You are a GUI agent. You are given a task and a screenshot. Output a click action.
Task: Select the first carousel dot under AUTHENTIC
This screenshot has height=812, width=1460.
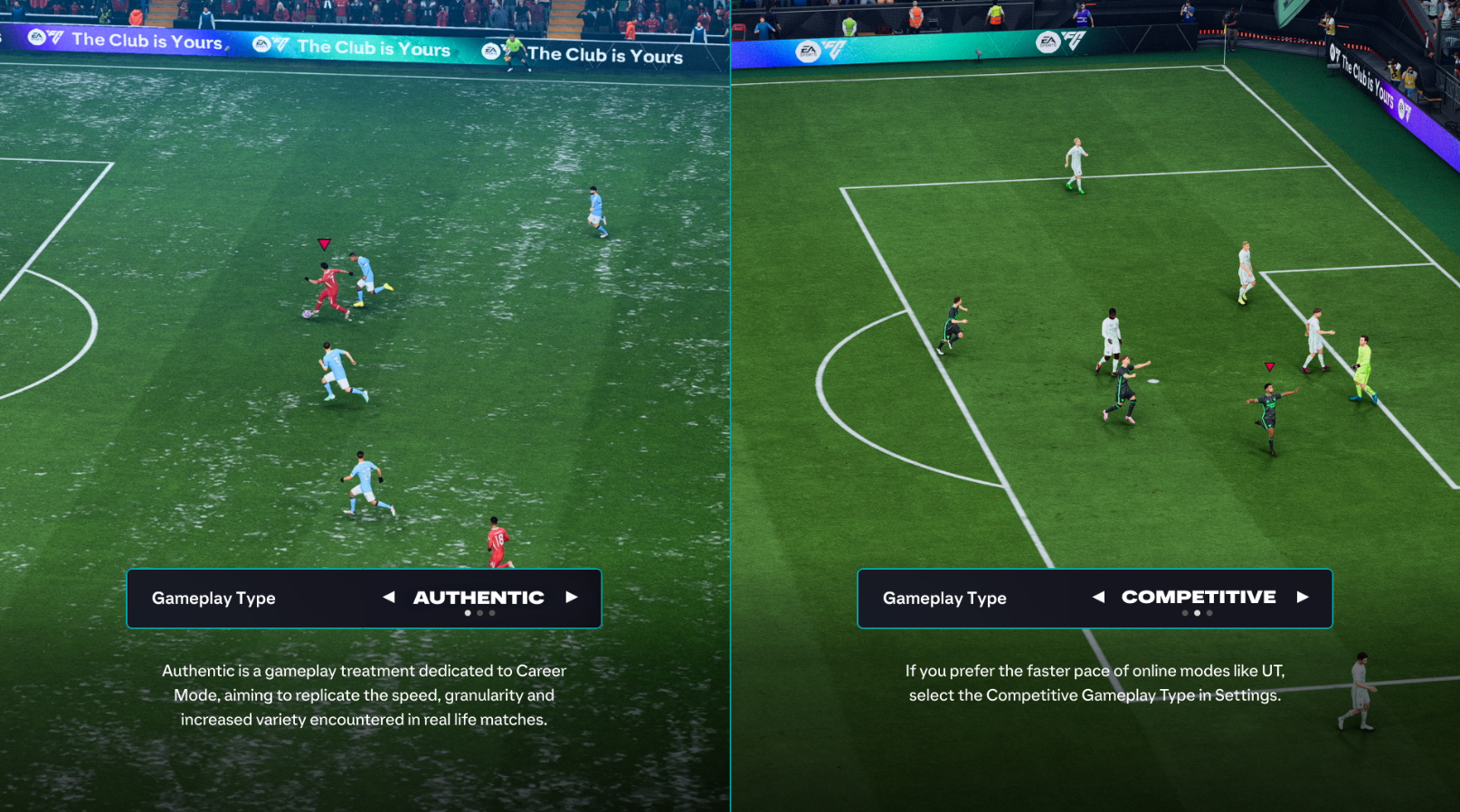pyautogui.click(x=468, y=612)
